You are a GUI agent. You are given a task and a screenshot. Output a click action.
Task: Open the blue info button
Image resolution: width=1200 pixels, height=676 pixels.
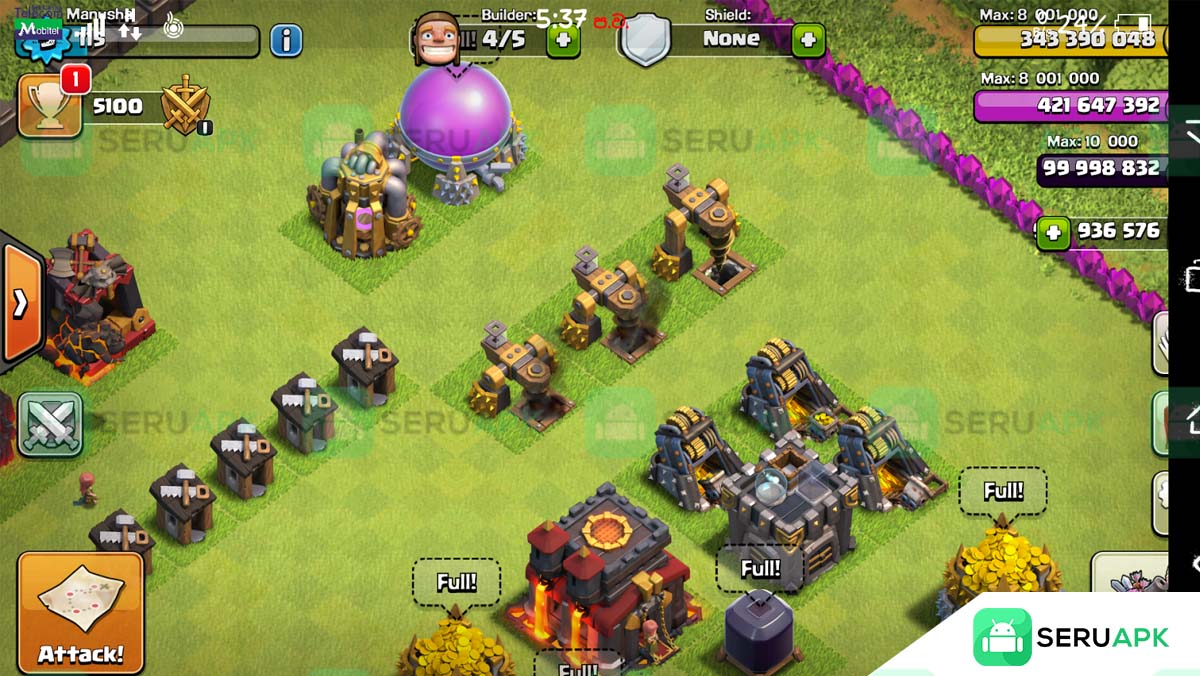286,40
